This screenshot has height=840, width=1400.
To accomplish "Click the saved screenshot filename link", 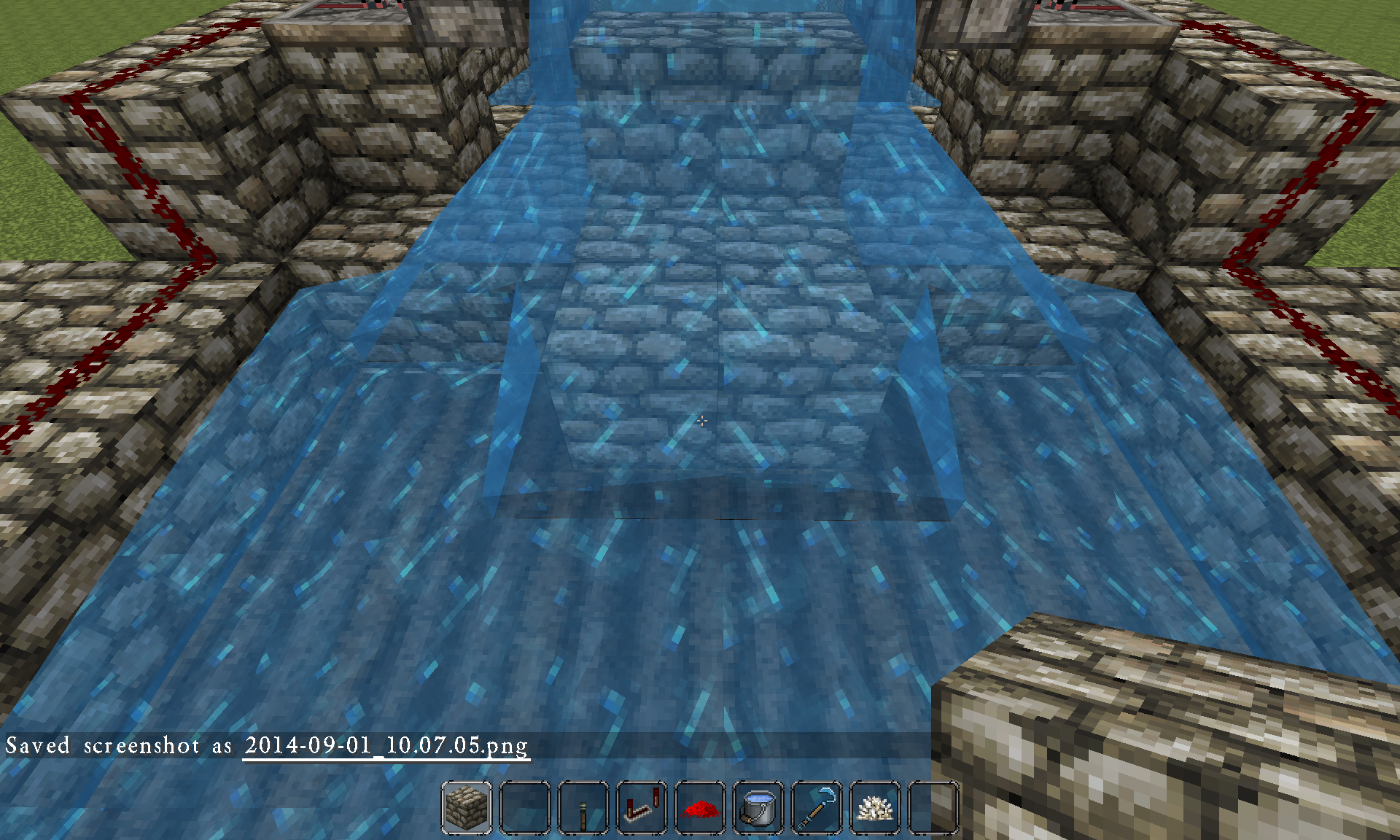I will coord(386,745).
